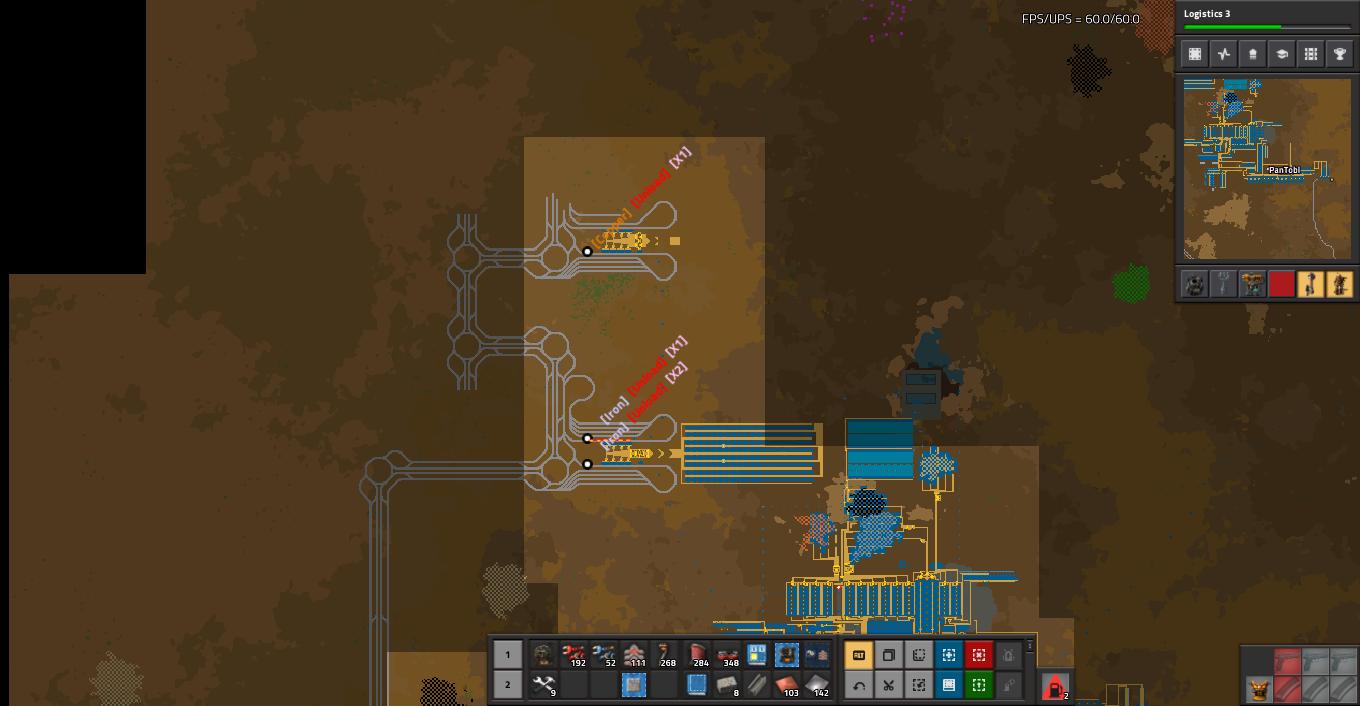1360x706 pixels.
Task: Open the tips graduation cap button
Action: (x=1281, y=54)
